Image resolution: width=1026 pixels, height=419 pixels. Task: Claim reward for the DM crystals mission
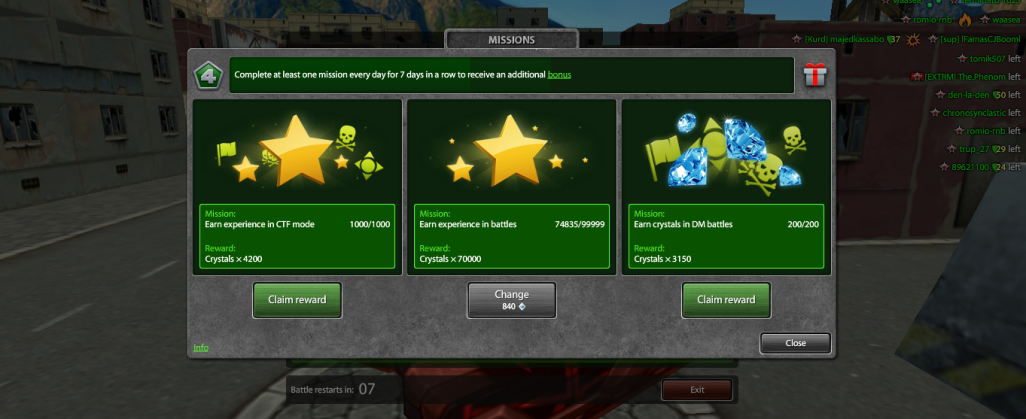click(726, 299)
